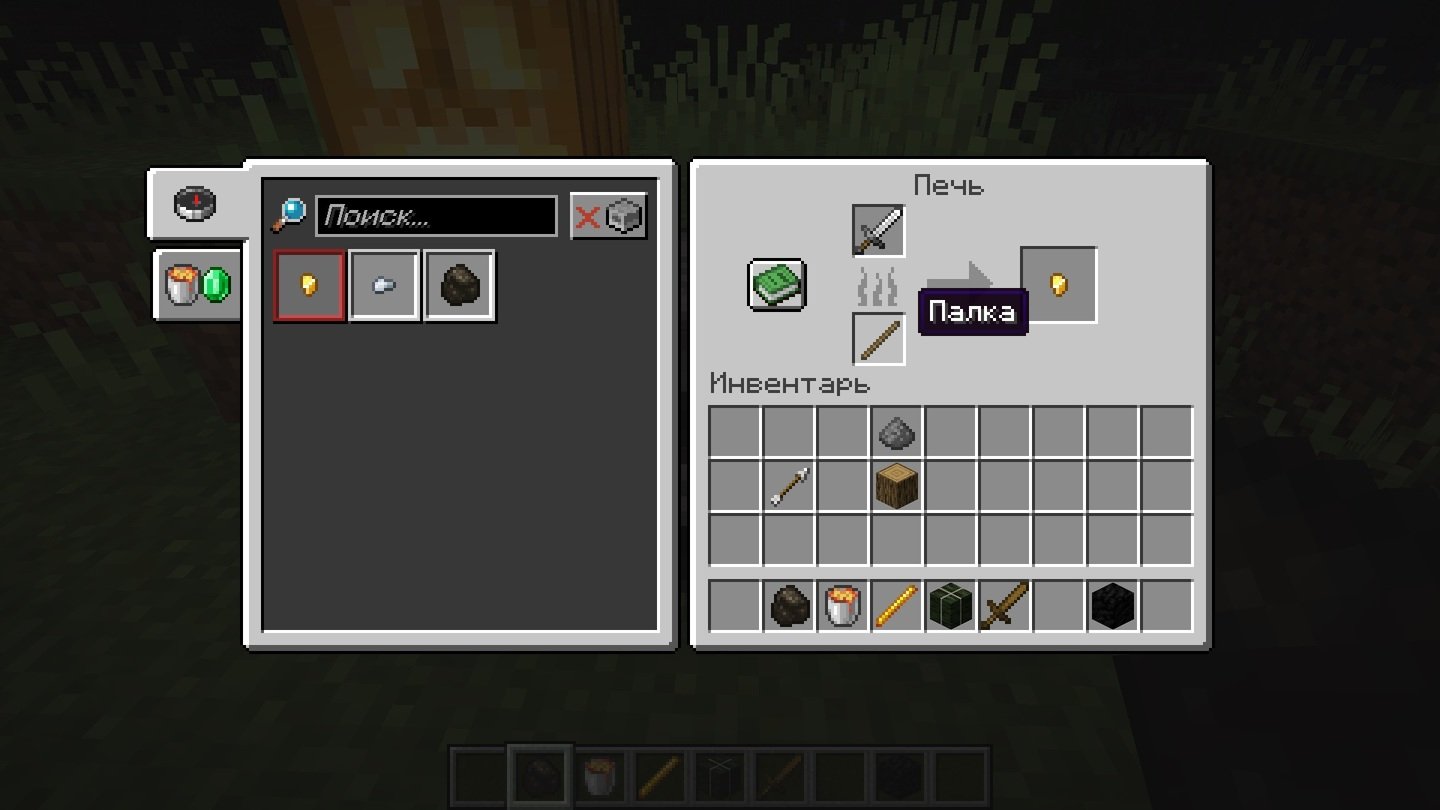Grab the oak log from the inventory

(x=897, y=486)
